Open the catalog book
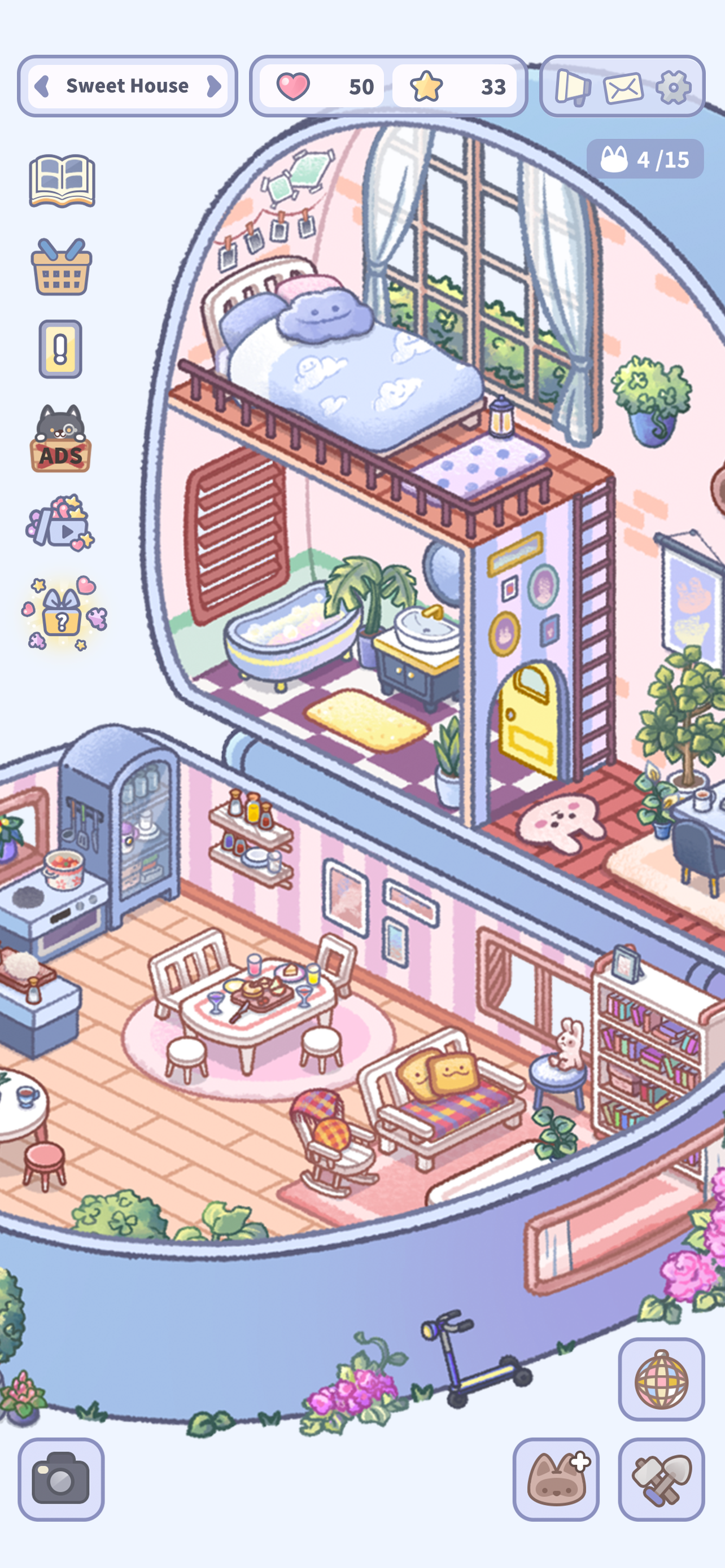Screen dimensions: 725x1568 (x=63, y=179)
